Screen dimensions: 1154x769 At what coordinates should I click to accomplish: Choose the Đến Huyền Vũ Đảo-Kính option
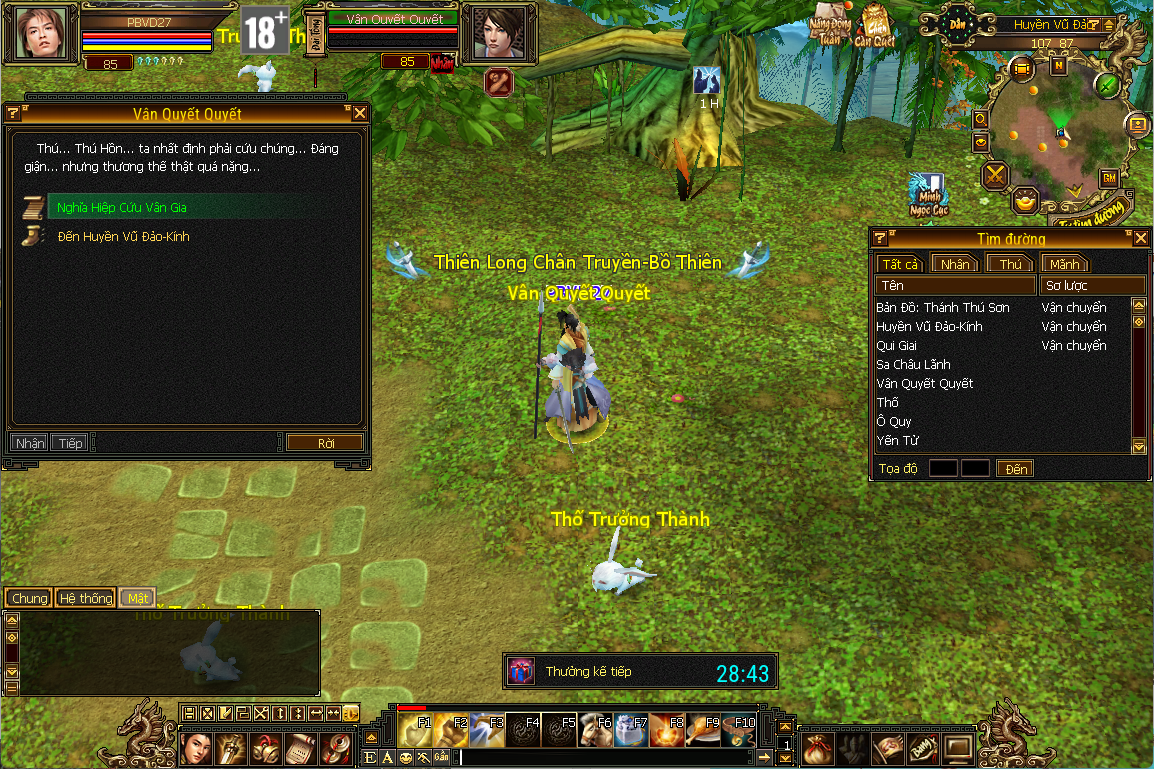(x=123, y=237)
